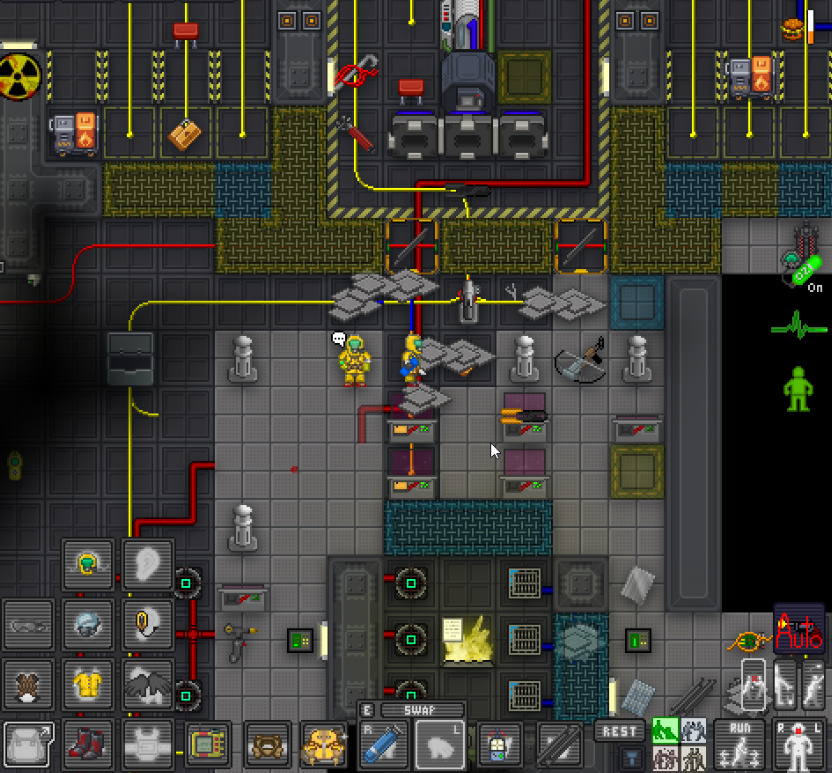
Task: Toggle the red Auto fire mode icon
Action: click(x=798, y=628)
